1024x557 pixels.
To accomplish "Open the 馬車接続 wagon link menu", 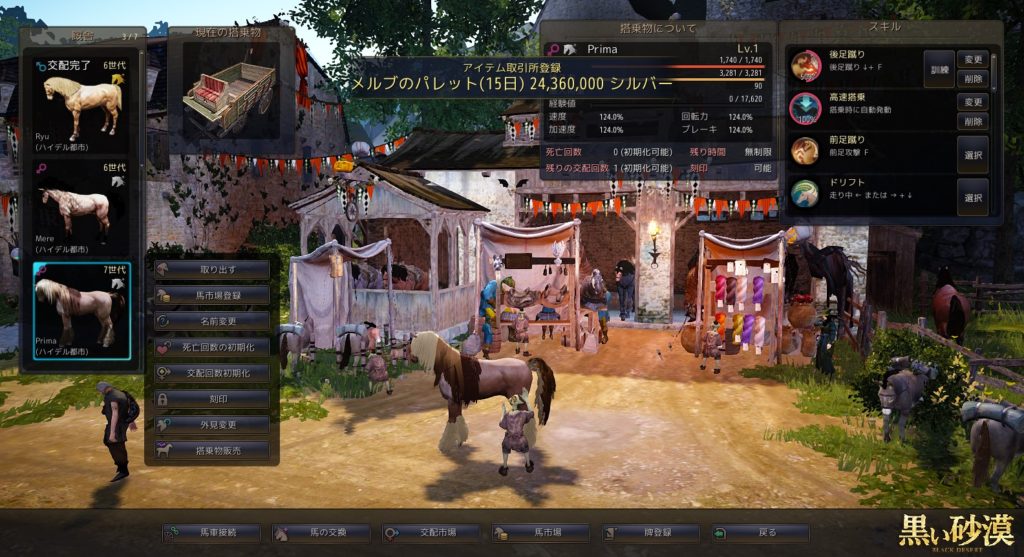I will coord(211,534).
